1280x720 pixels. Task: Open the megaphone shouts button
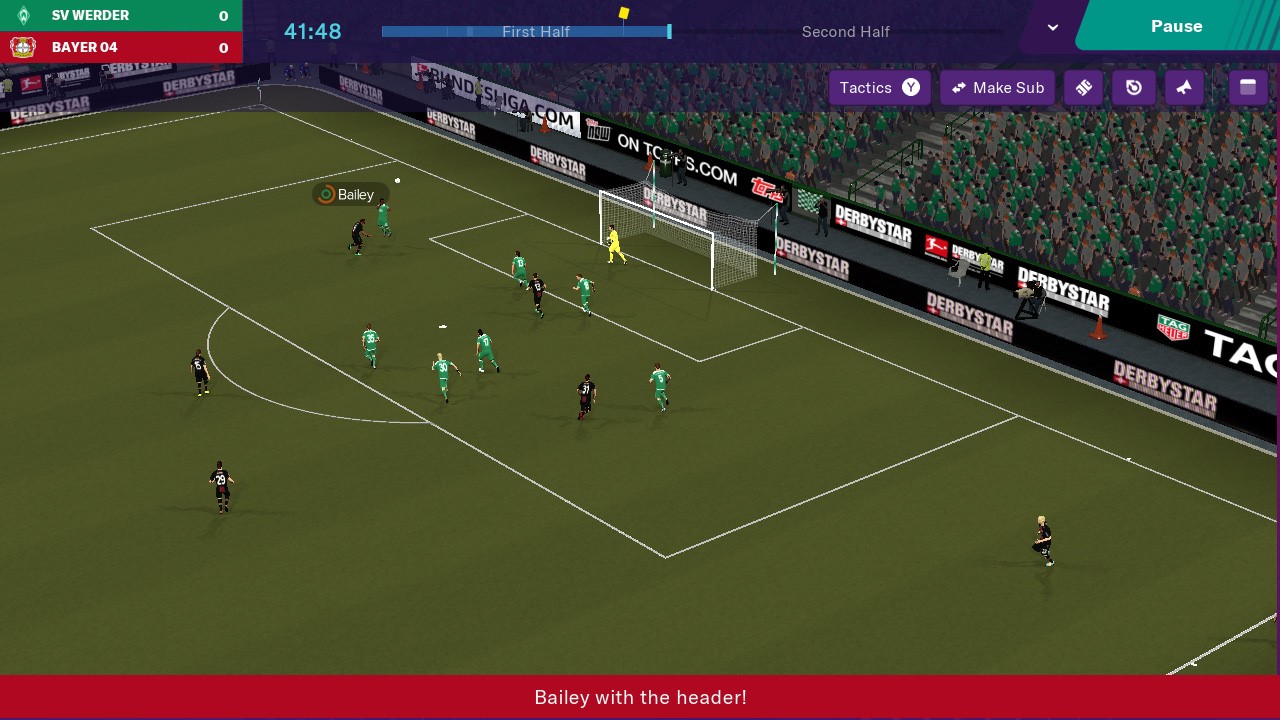pyautogui.click(x=1184, y=88)
